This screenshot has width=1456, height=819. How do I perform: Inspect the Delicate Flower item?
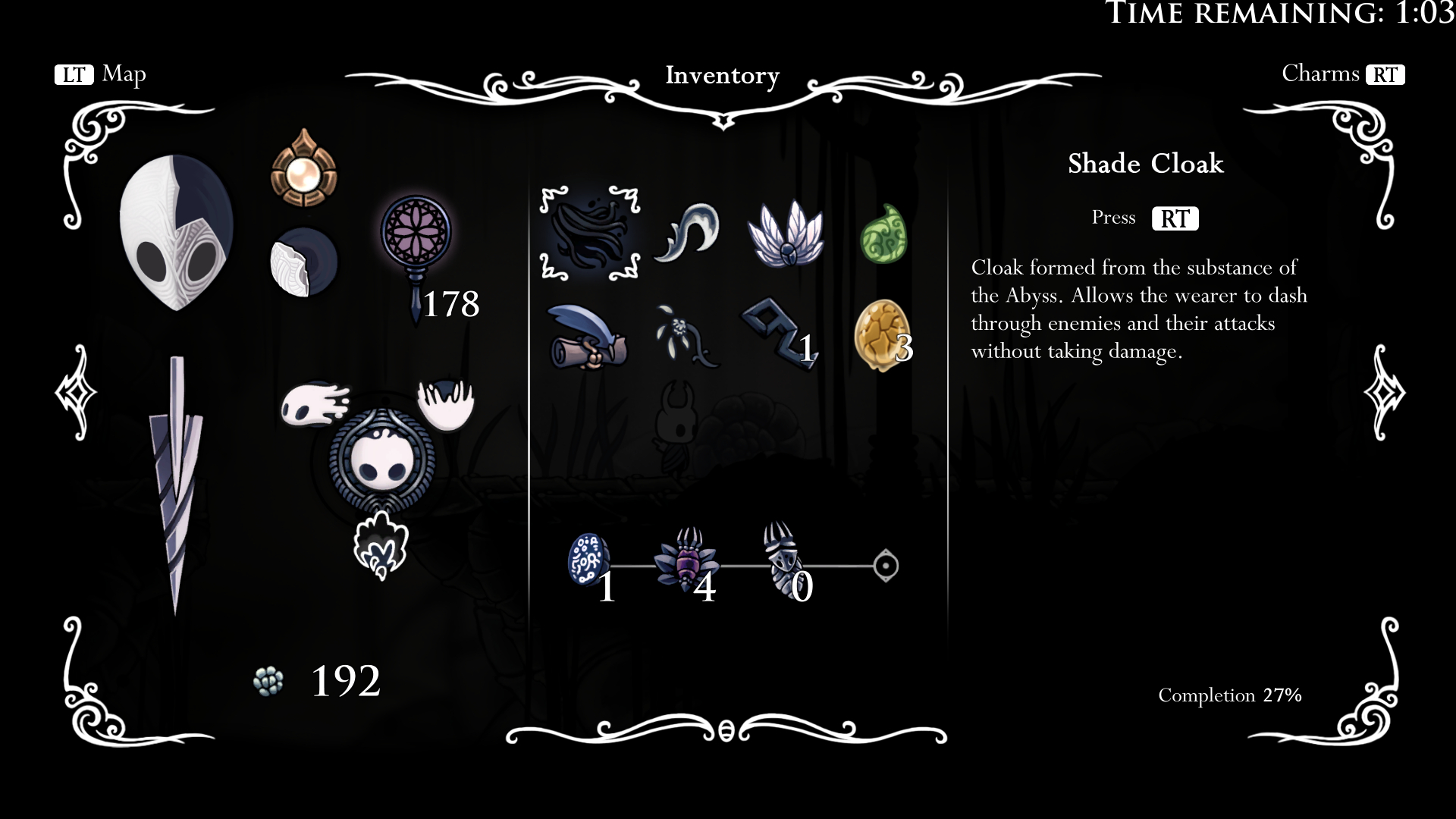pos(686,337)
